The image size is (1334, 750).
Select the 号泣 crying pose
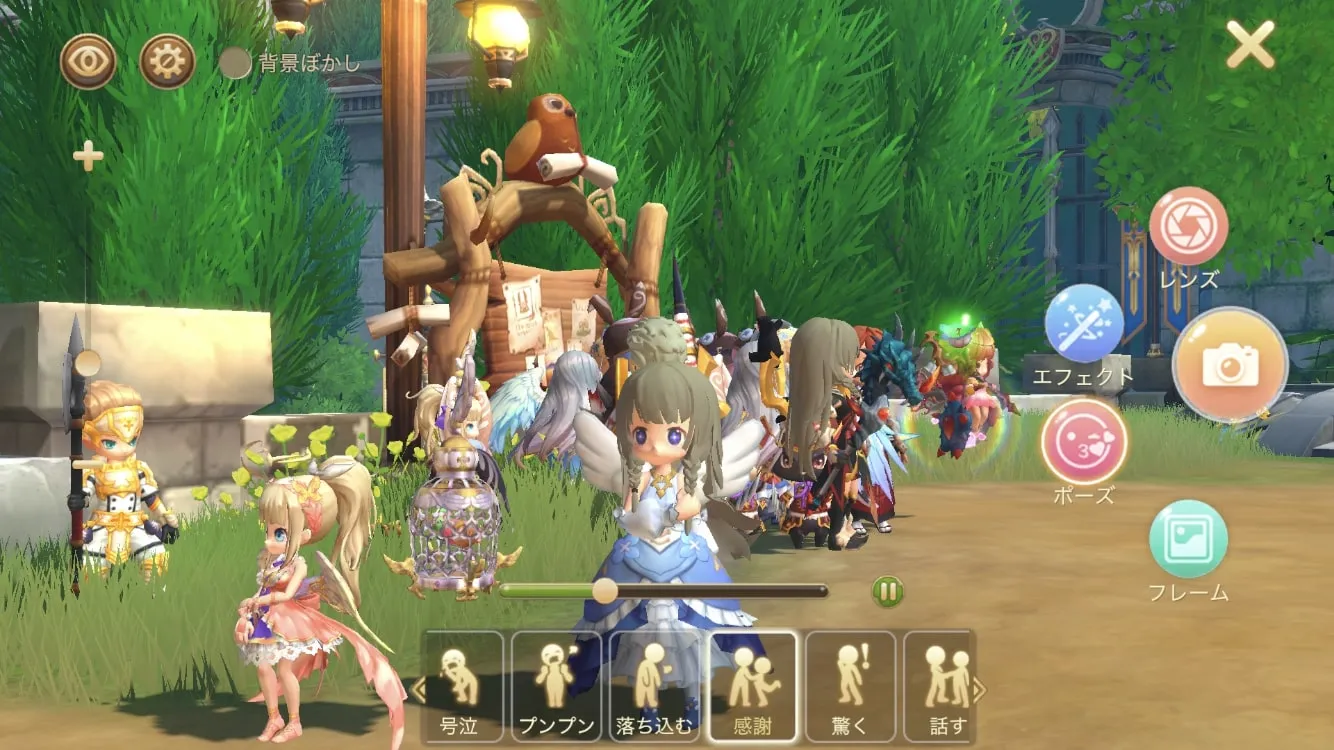[x=462, y=686]
